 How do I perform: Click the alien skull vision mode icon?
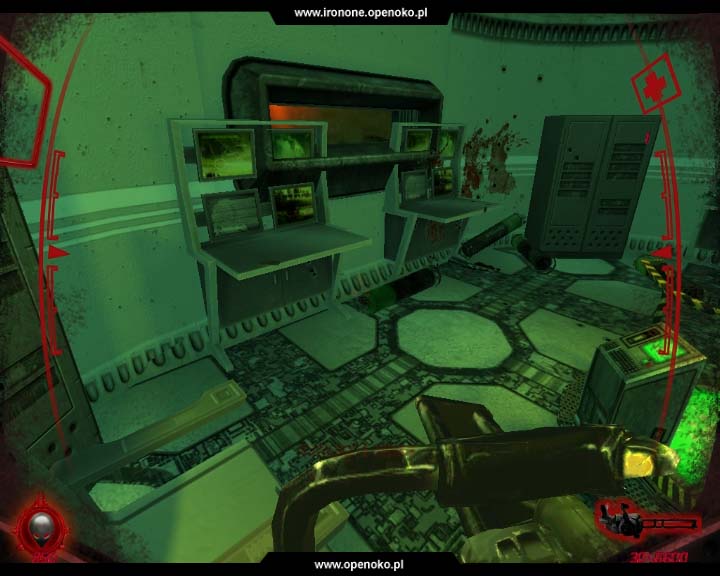coord(41,526)
